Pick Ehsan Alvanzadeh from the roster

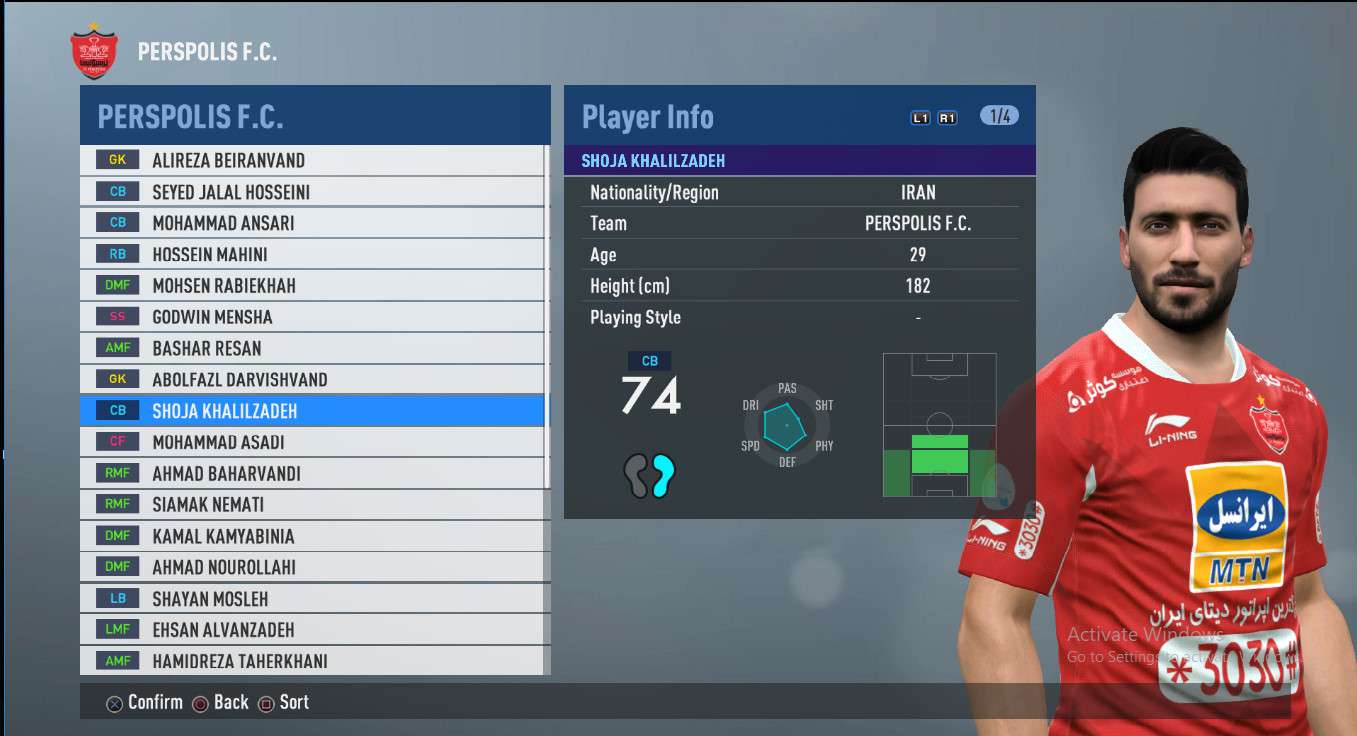click(x=313, y=630)
